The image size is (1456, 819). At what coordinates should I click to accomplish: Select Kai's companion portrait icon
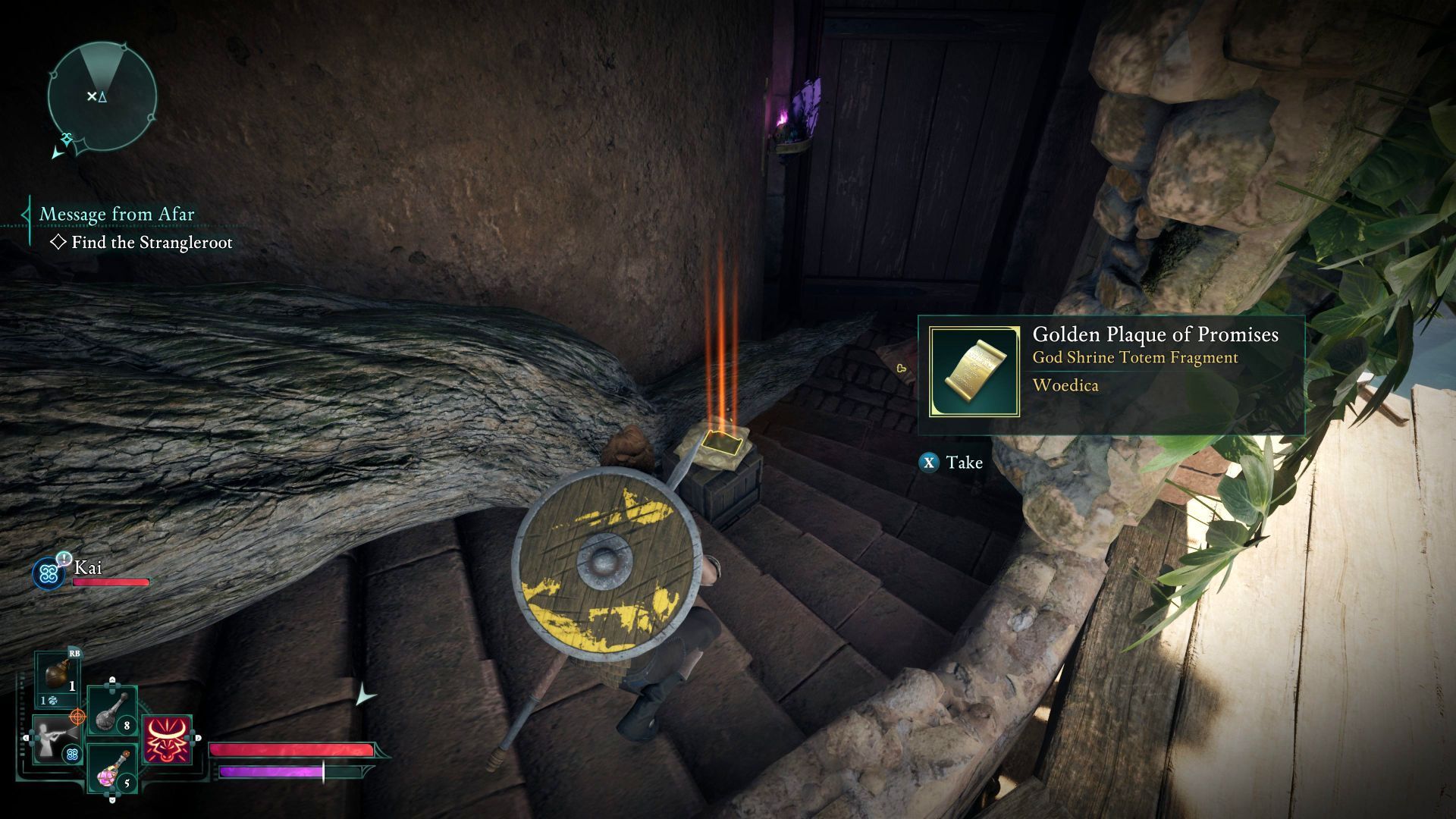[49, 574]
